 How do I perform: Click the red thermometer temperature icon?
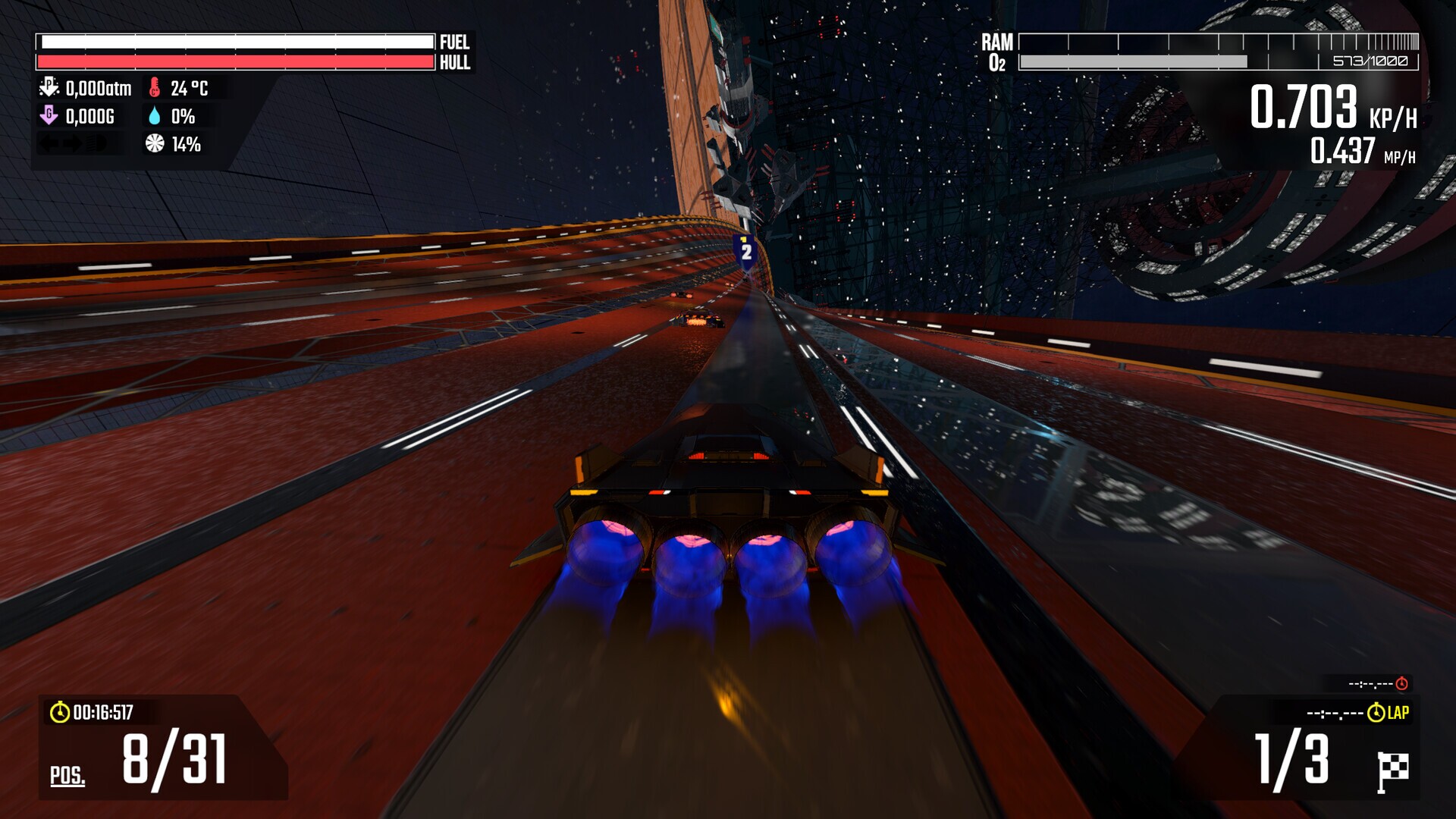point(155,89)
